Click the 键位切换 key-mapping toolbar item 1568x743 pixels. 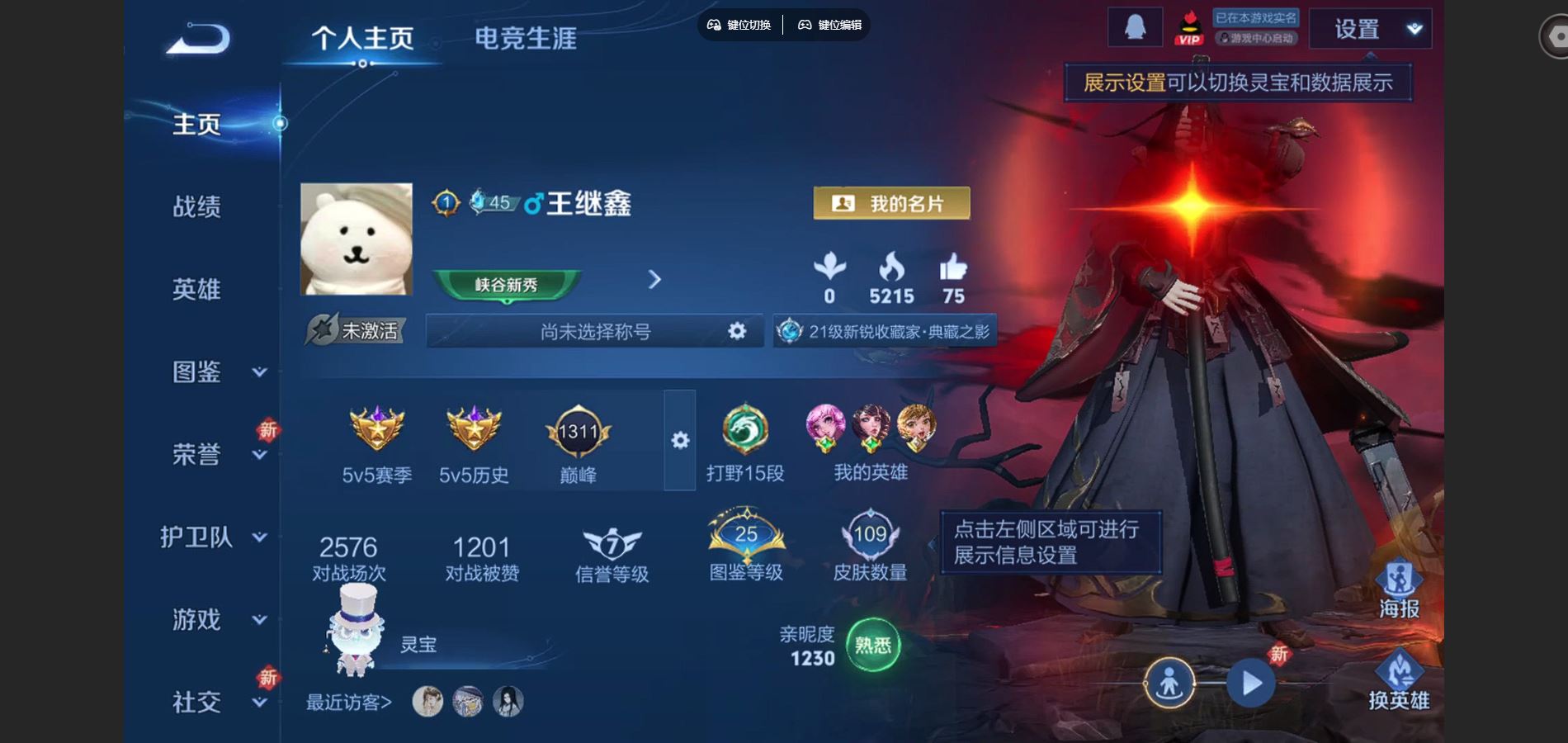click(x=740, y=26)
